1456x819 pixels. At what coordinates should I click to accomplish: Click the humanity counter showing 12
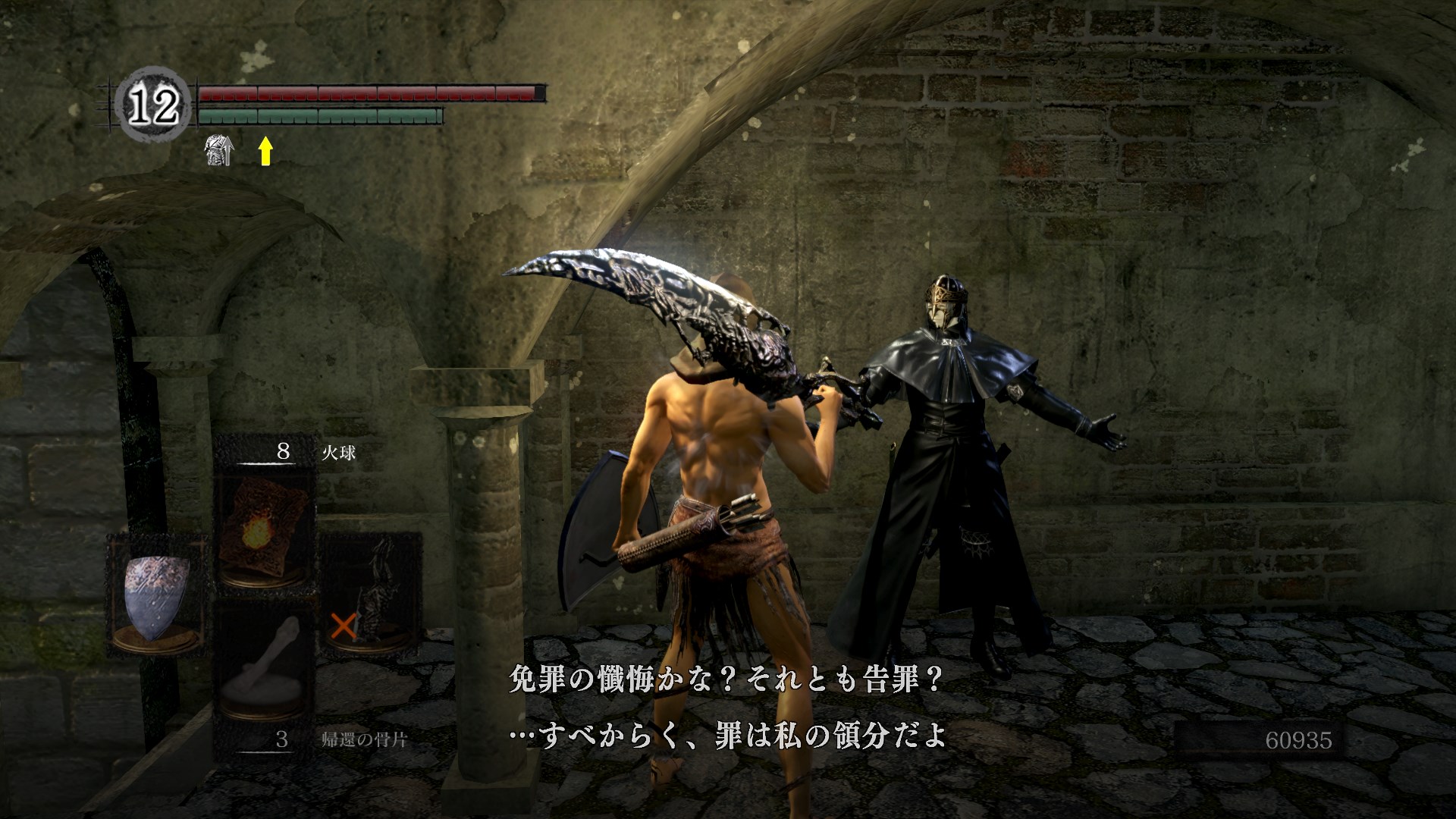click(x=153, y=106)
